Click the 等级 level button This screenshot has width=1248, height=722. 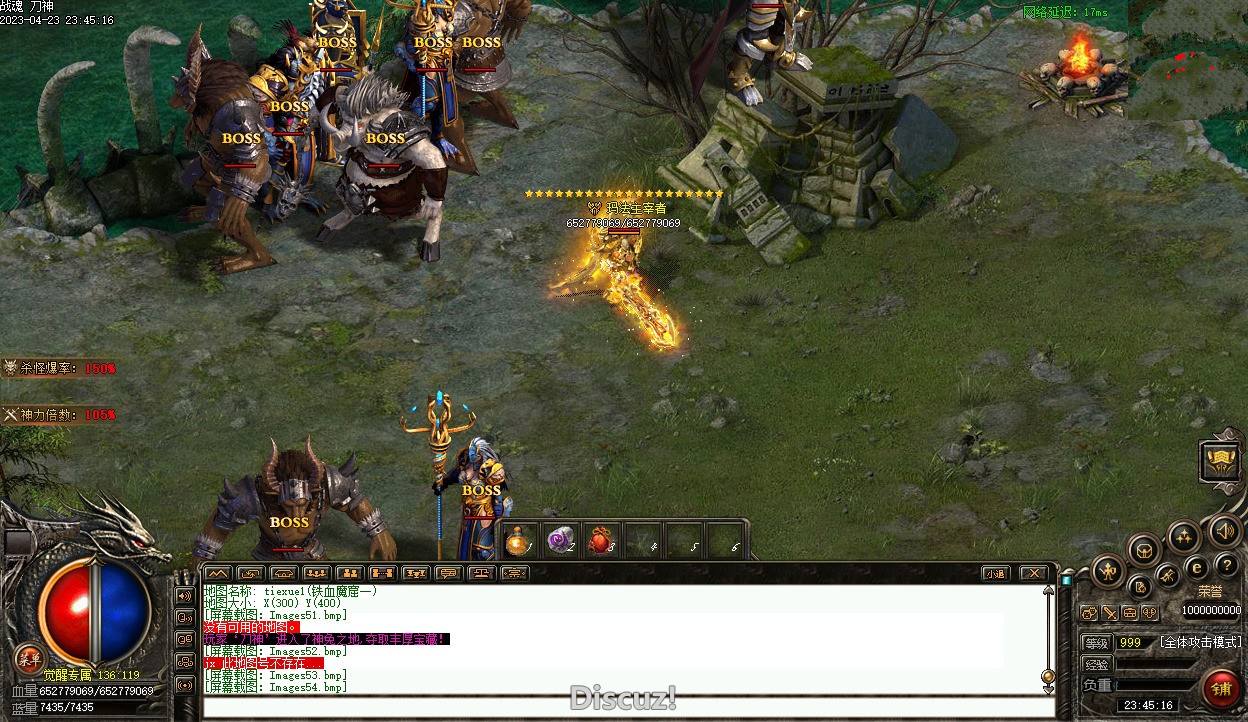pos(1097,642)
